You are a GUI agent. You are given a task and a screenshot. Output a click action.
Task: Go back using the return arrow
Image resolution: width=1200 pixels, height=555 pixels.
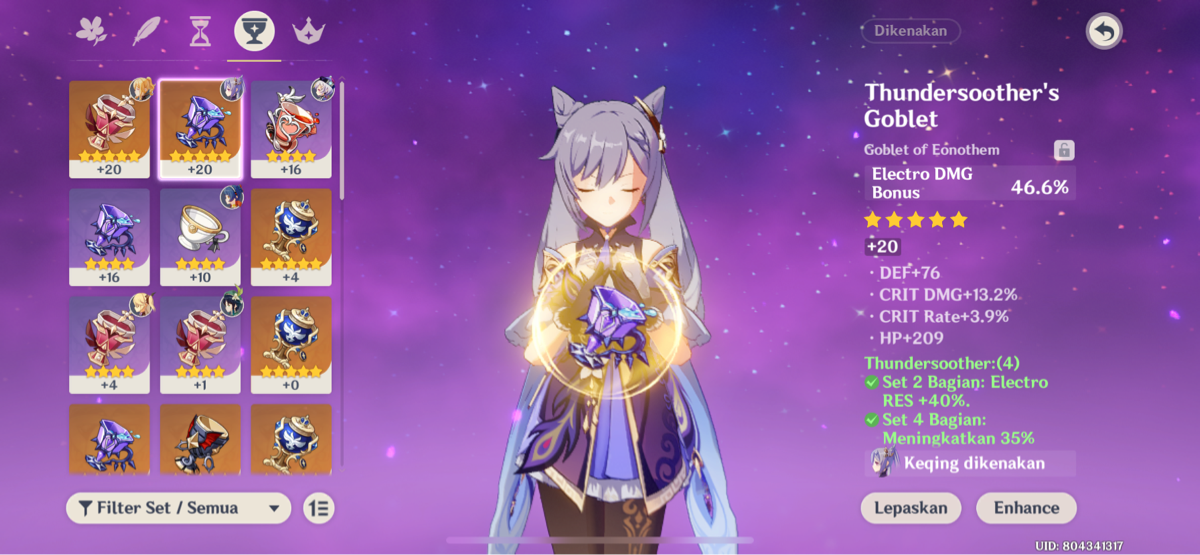click(x=1104, y=33)
